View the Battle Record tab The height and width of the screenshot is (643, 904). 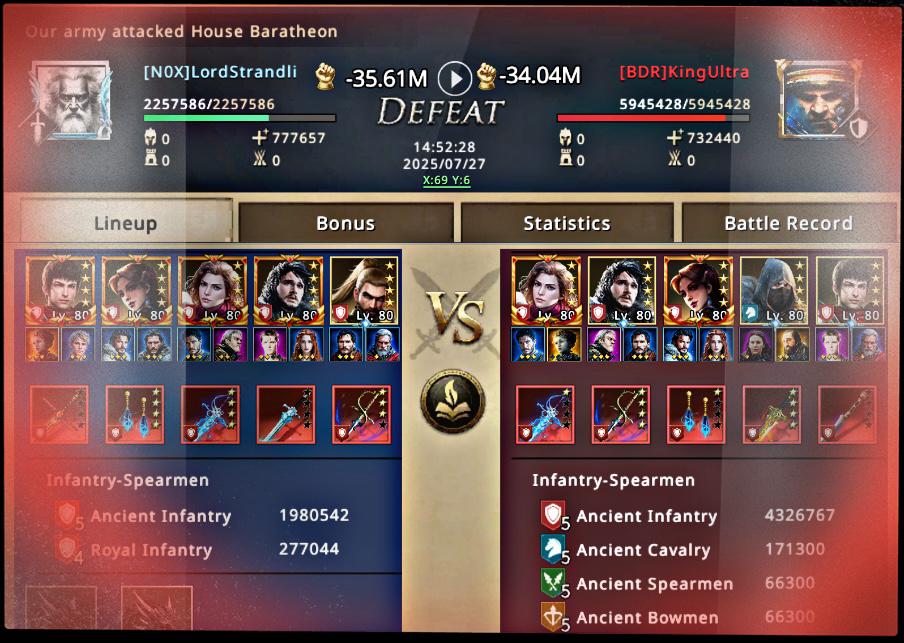pos(788,222)
